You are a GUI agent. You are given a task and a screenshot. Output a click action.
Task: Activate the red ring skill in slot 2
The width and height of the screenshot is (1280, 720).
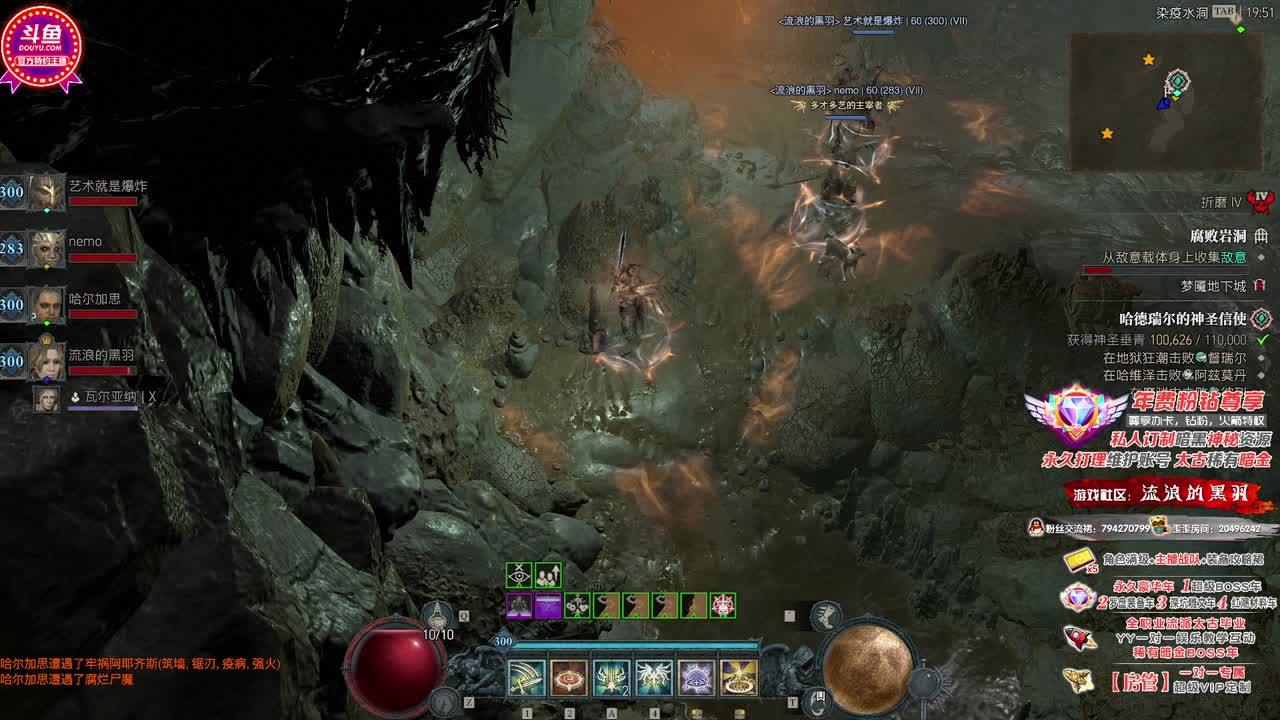coord(569,678)
